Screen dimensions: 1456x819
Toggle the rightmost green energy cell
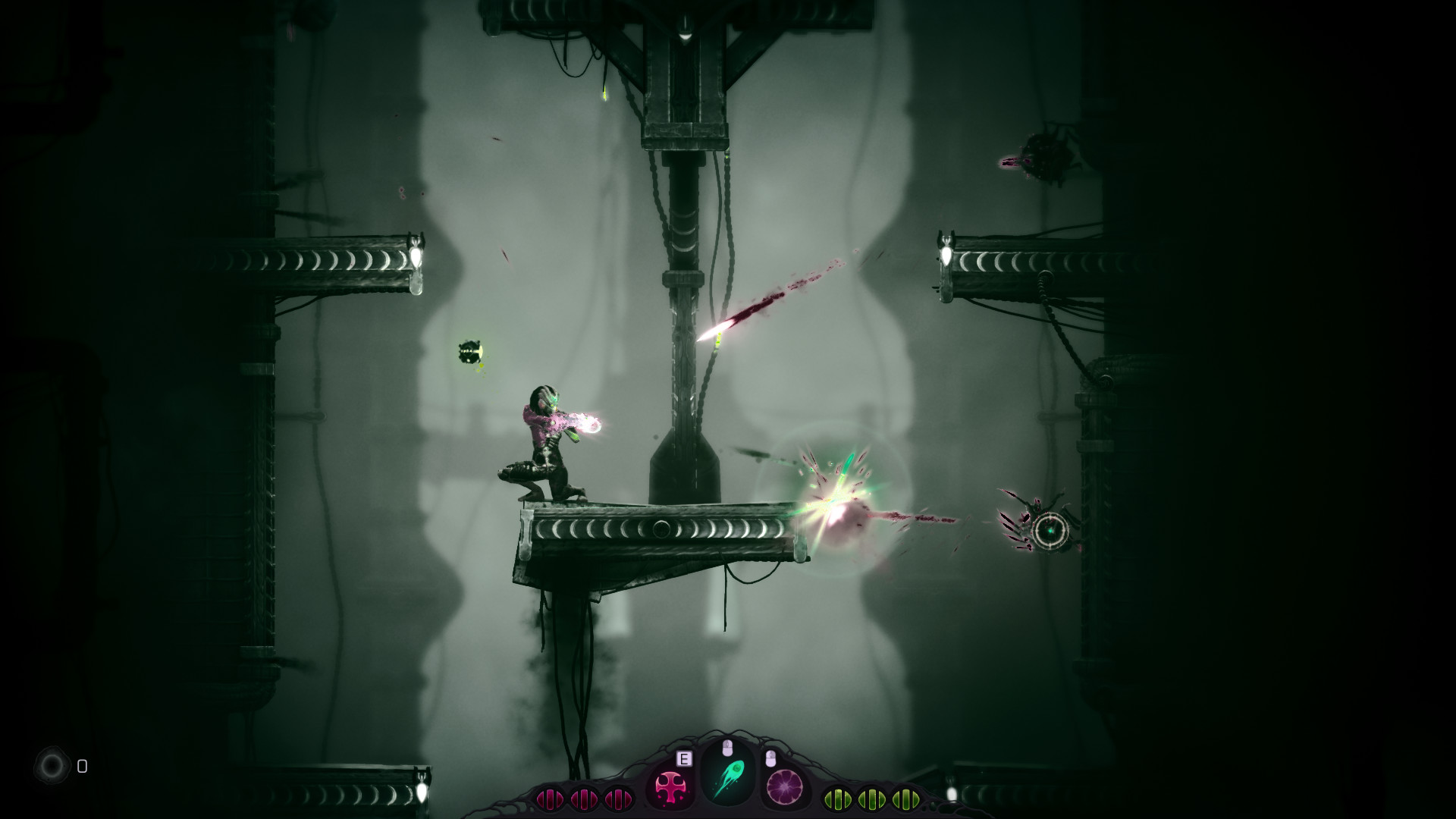(x=904, y=798)
